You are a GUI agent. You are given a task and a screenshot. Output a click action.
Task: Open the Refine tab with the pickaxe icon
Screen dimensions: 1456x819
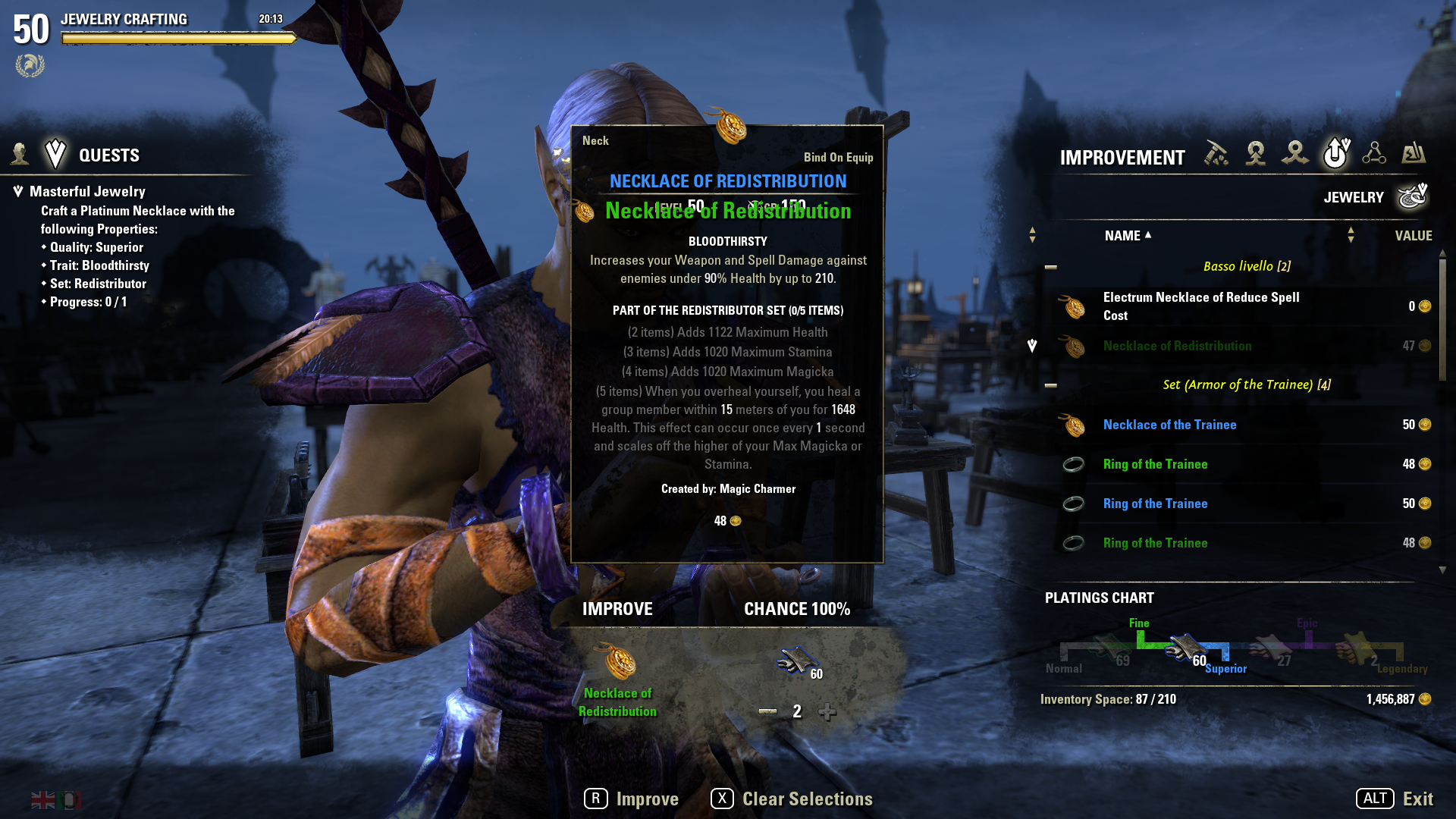point(1216,154)
